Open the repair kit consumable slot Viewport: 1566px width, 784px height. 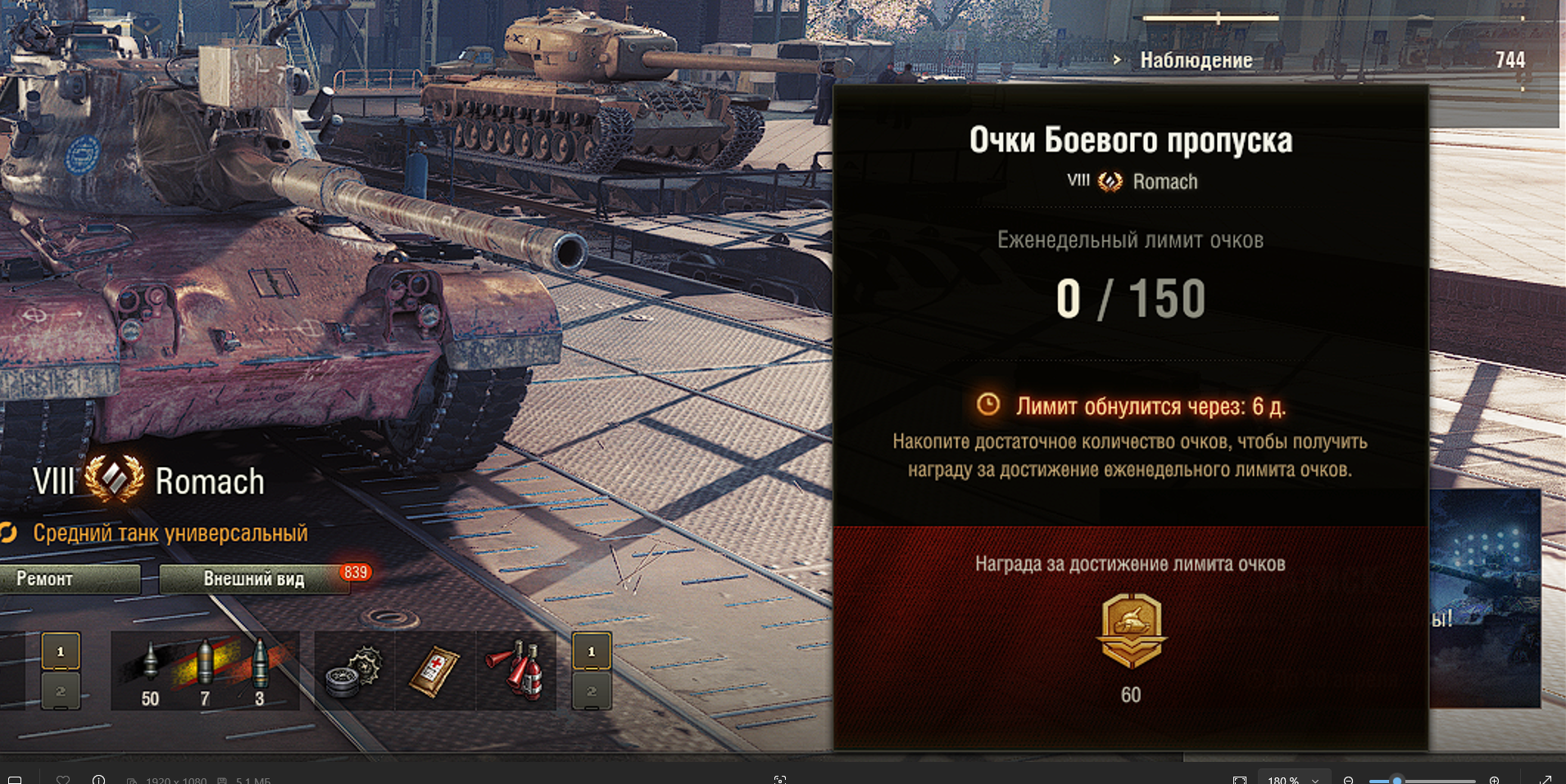pos(354,672)
